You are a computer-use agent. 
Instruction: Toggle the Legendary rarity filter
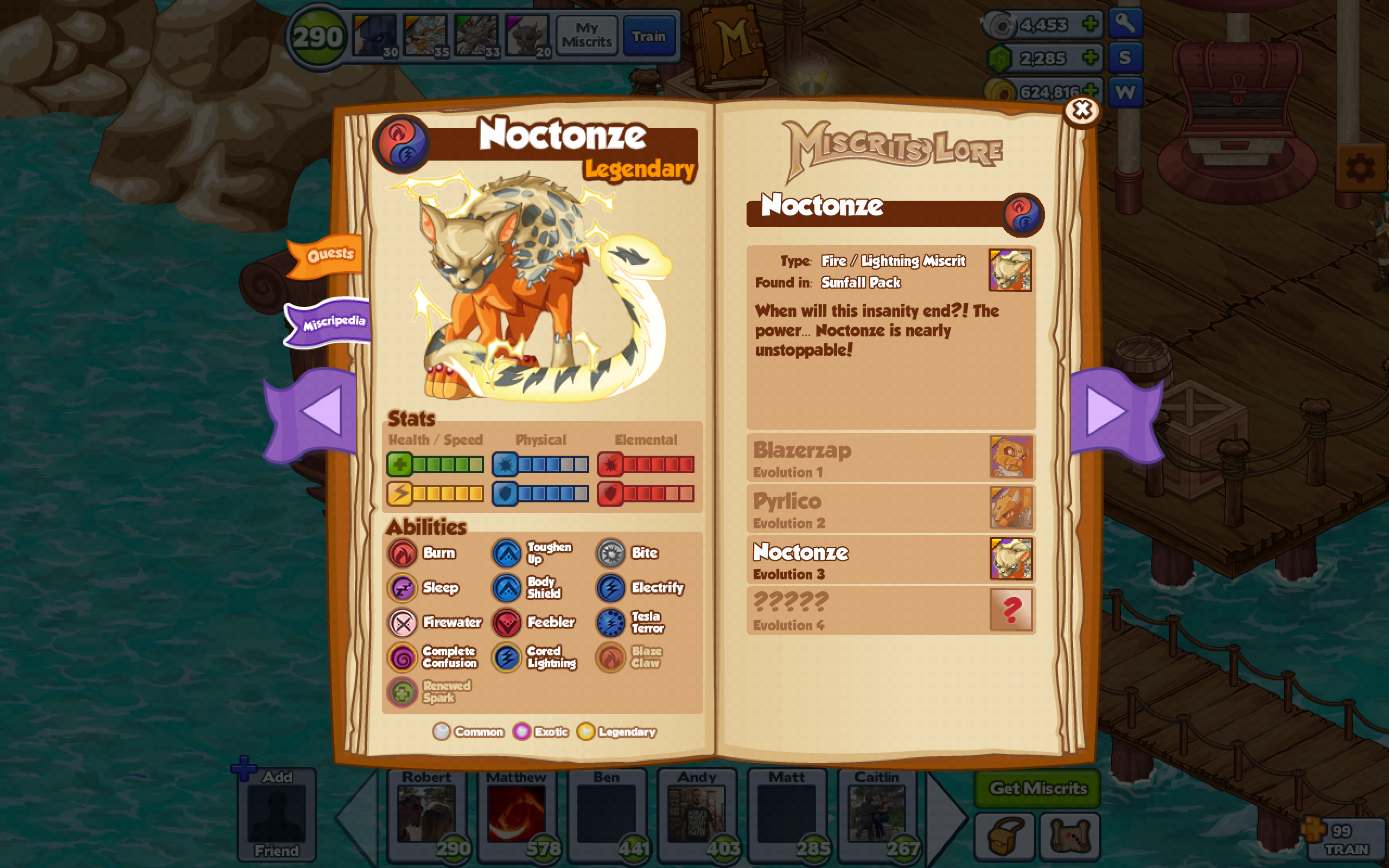click(x=586, y=731)
